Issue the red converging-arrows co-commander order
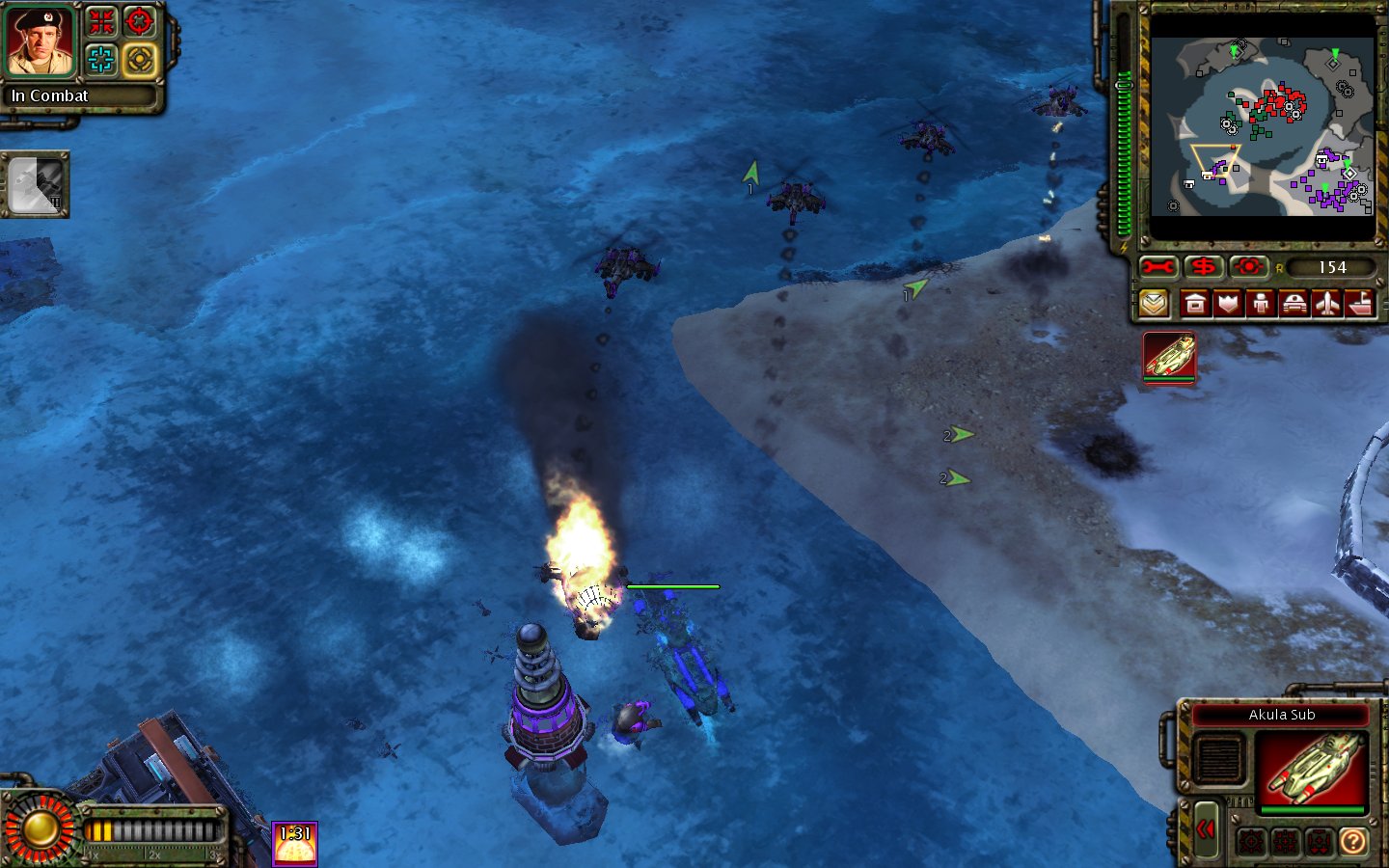This screenshot has height=868, width=1389. click(x=101, y=21)
